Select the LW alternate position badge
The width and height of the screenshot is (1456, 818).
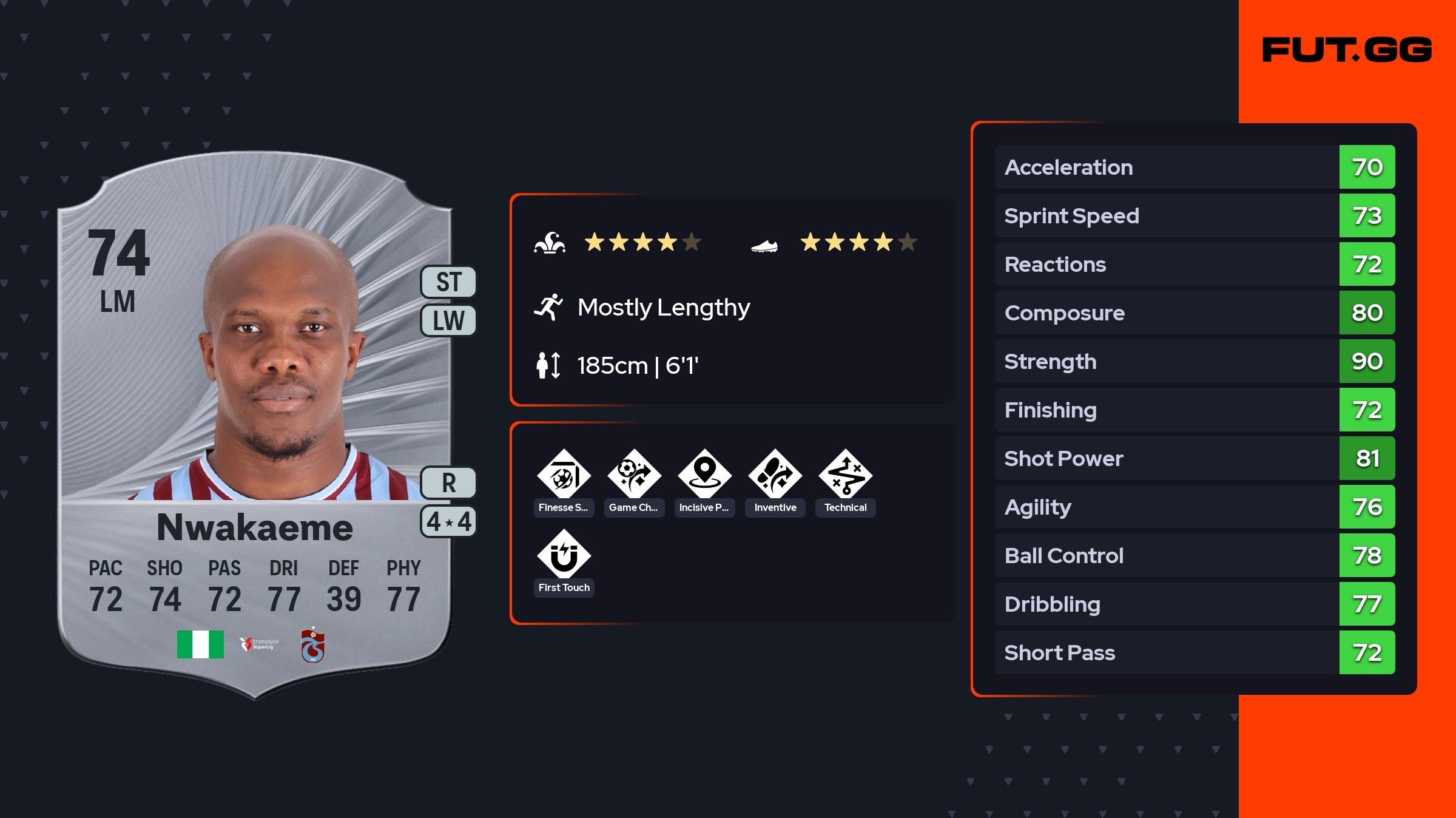449,320
